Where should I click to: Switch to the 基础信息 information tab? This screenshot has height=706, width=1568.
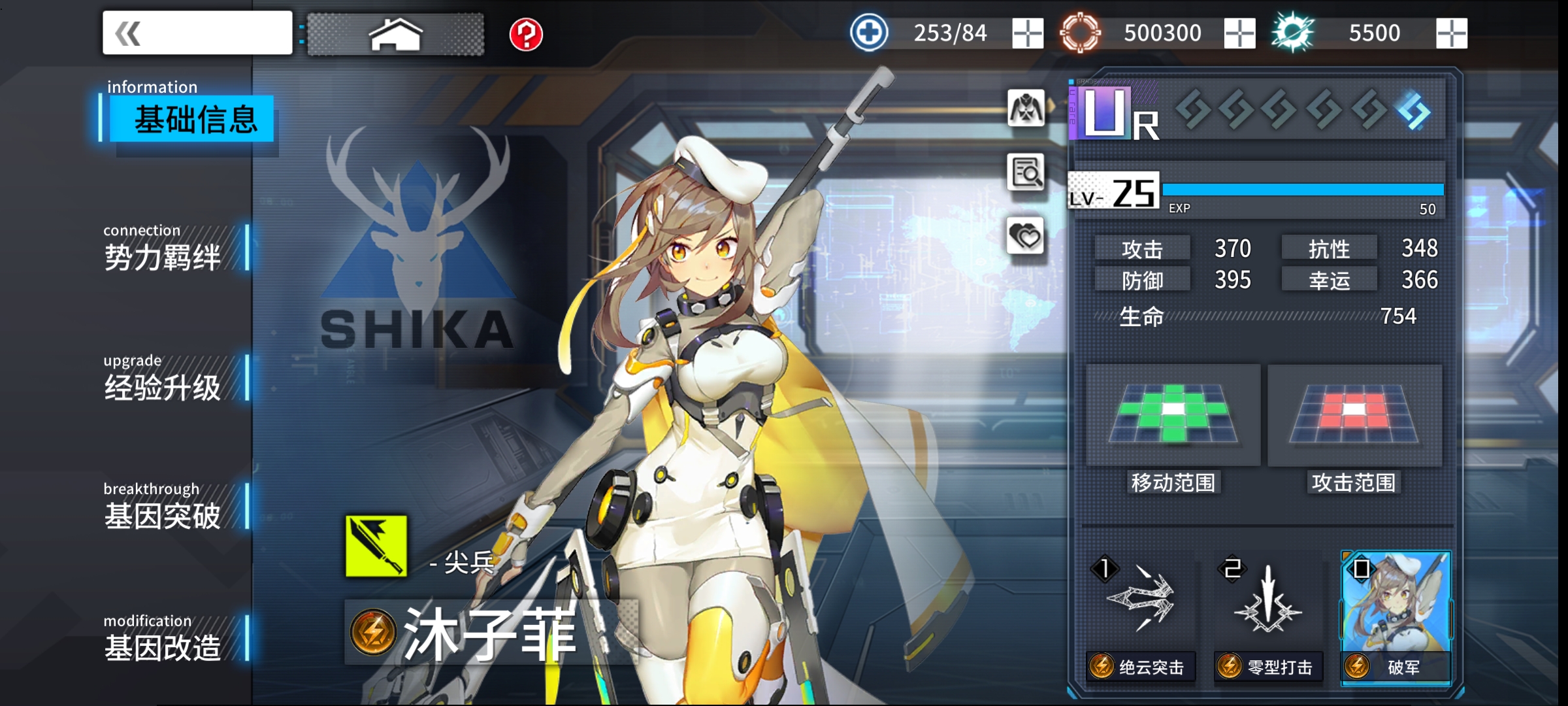(193, 119)
